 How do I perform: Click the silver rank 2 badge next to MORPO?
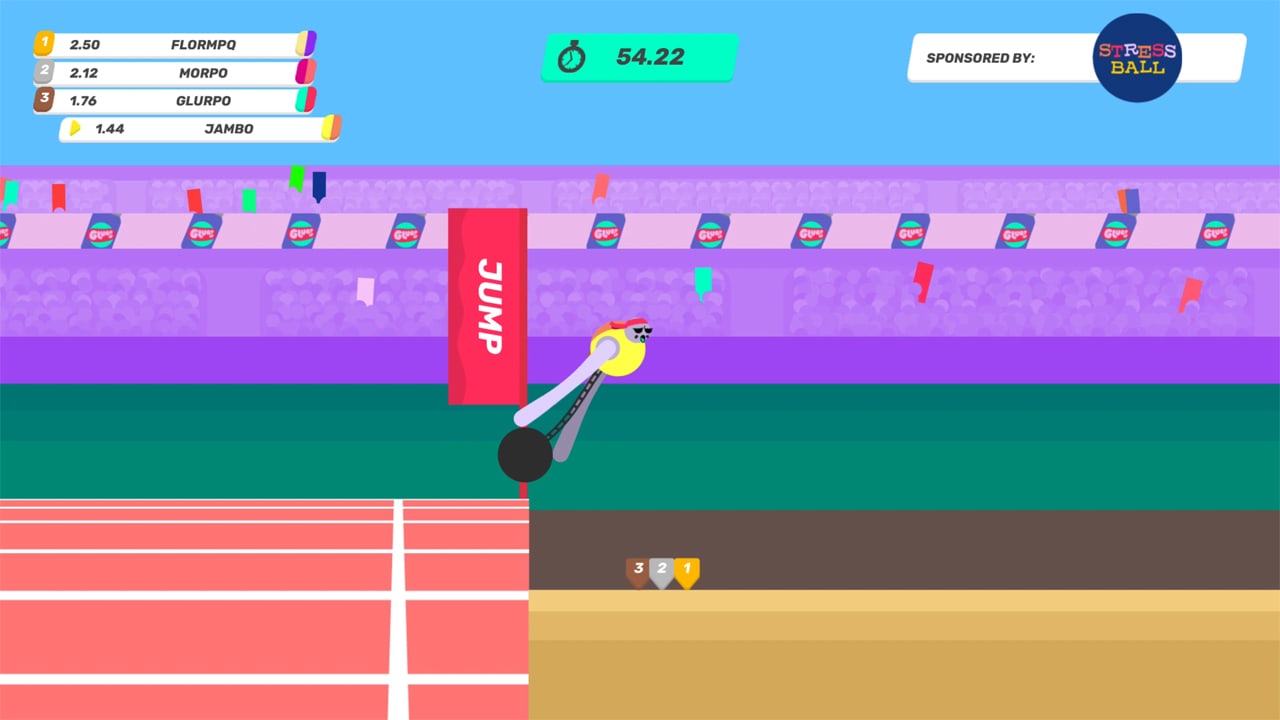pos(42,72)
